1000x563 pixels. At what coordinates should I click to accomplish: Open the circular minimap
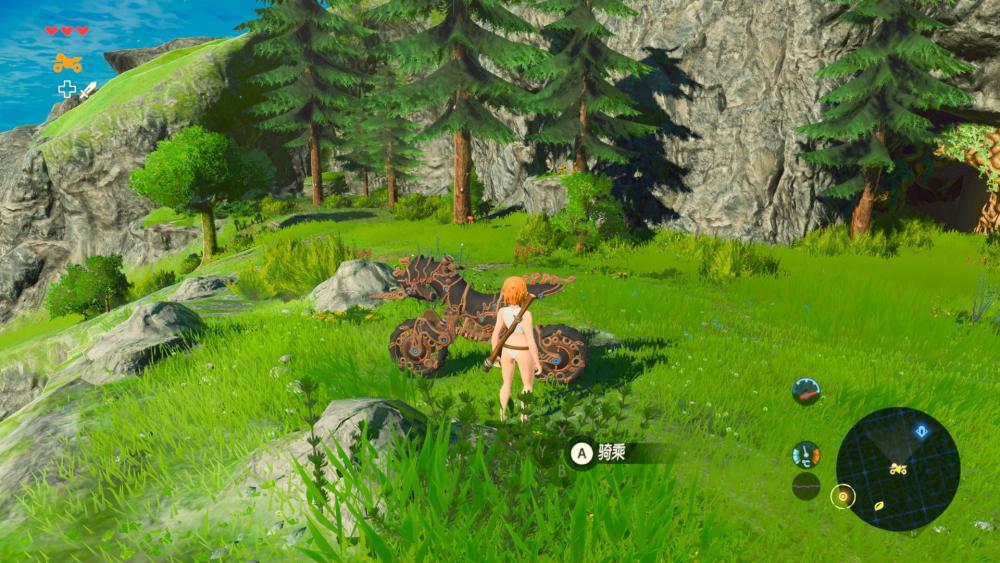pyautogui.click(x=897, y=469)
